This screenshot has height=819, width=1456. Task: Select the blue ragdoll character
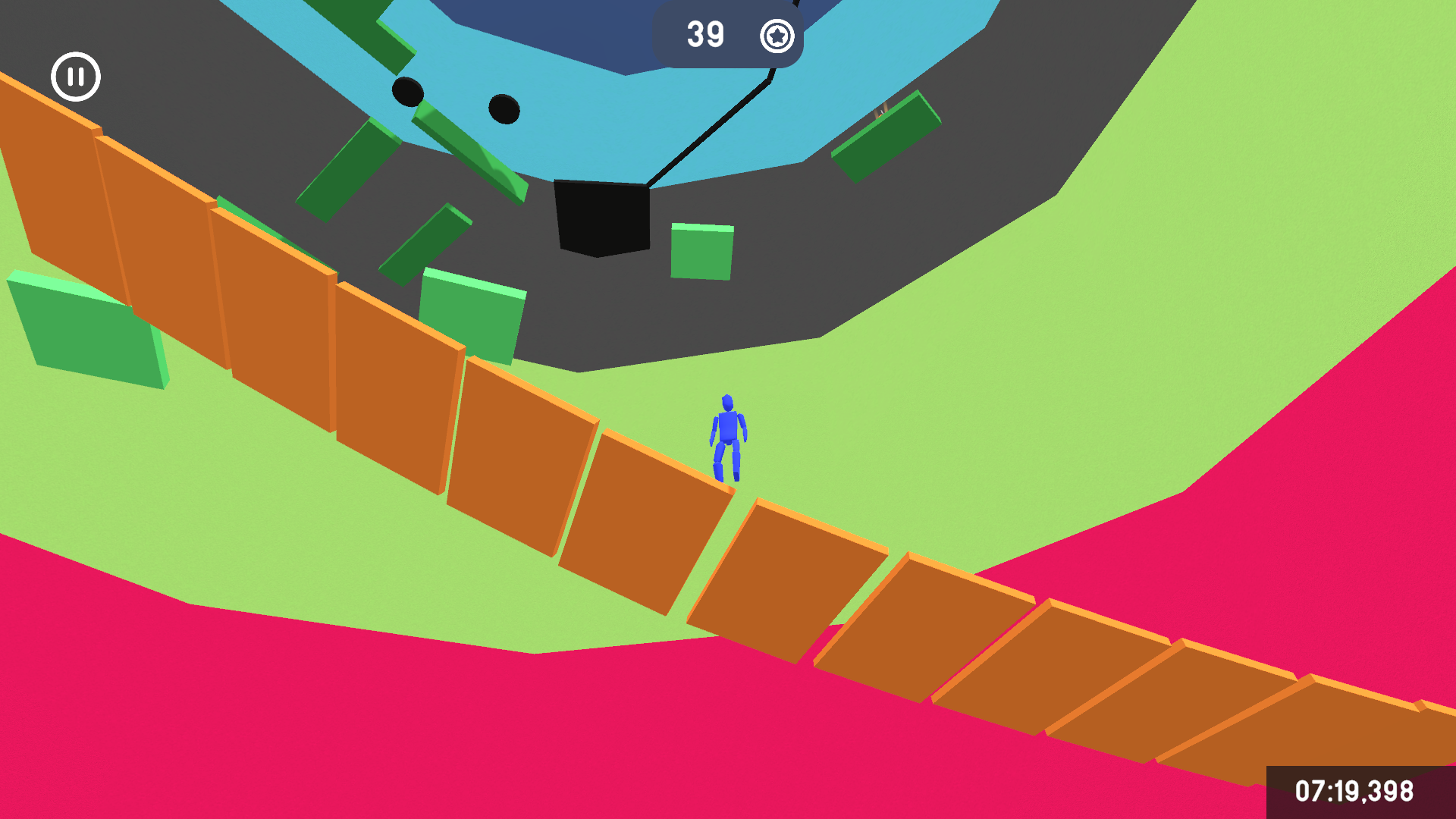[728, 436]
